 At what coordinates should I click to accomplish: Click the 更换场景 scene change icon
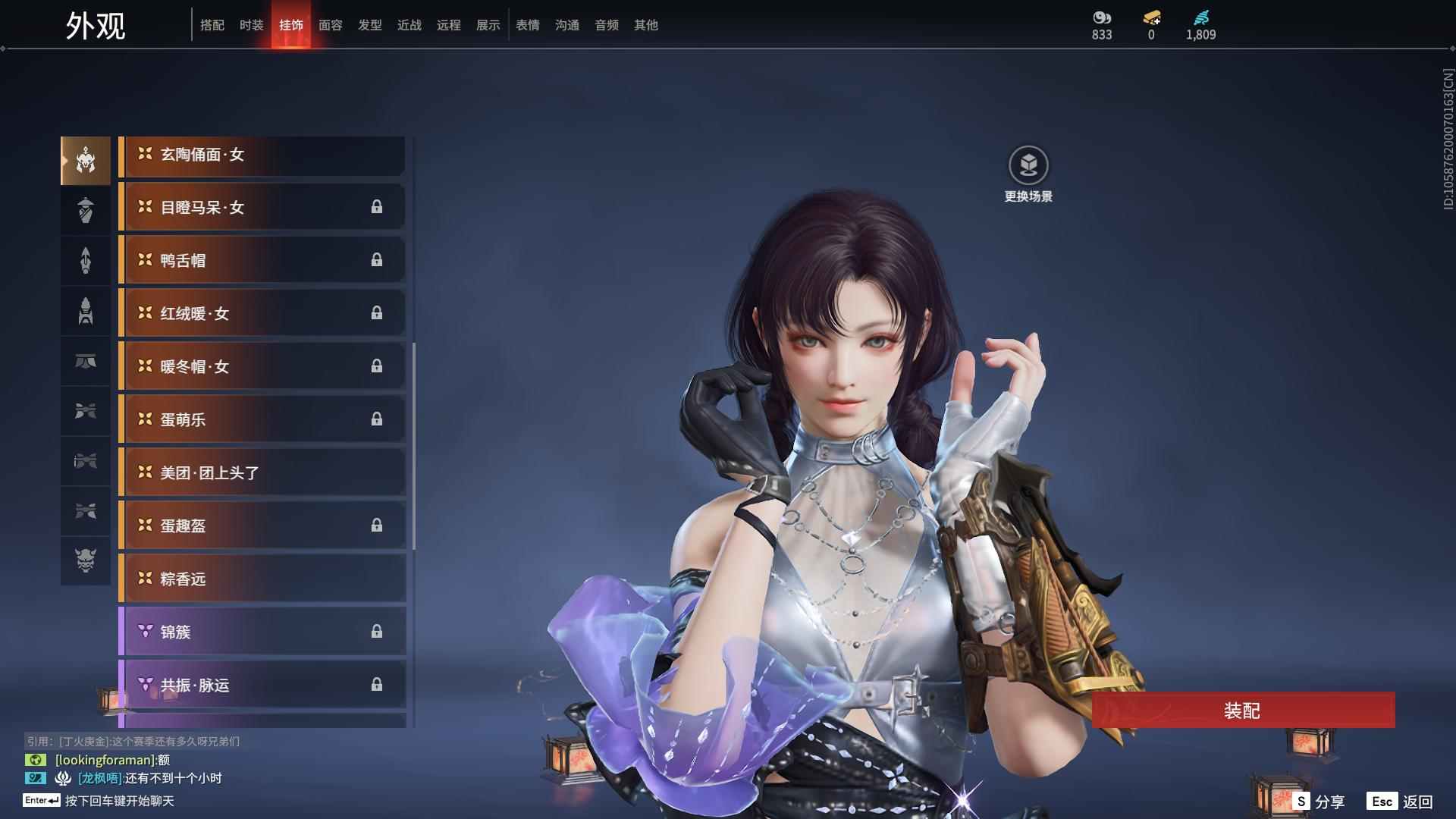(1028, 165)
